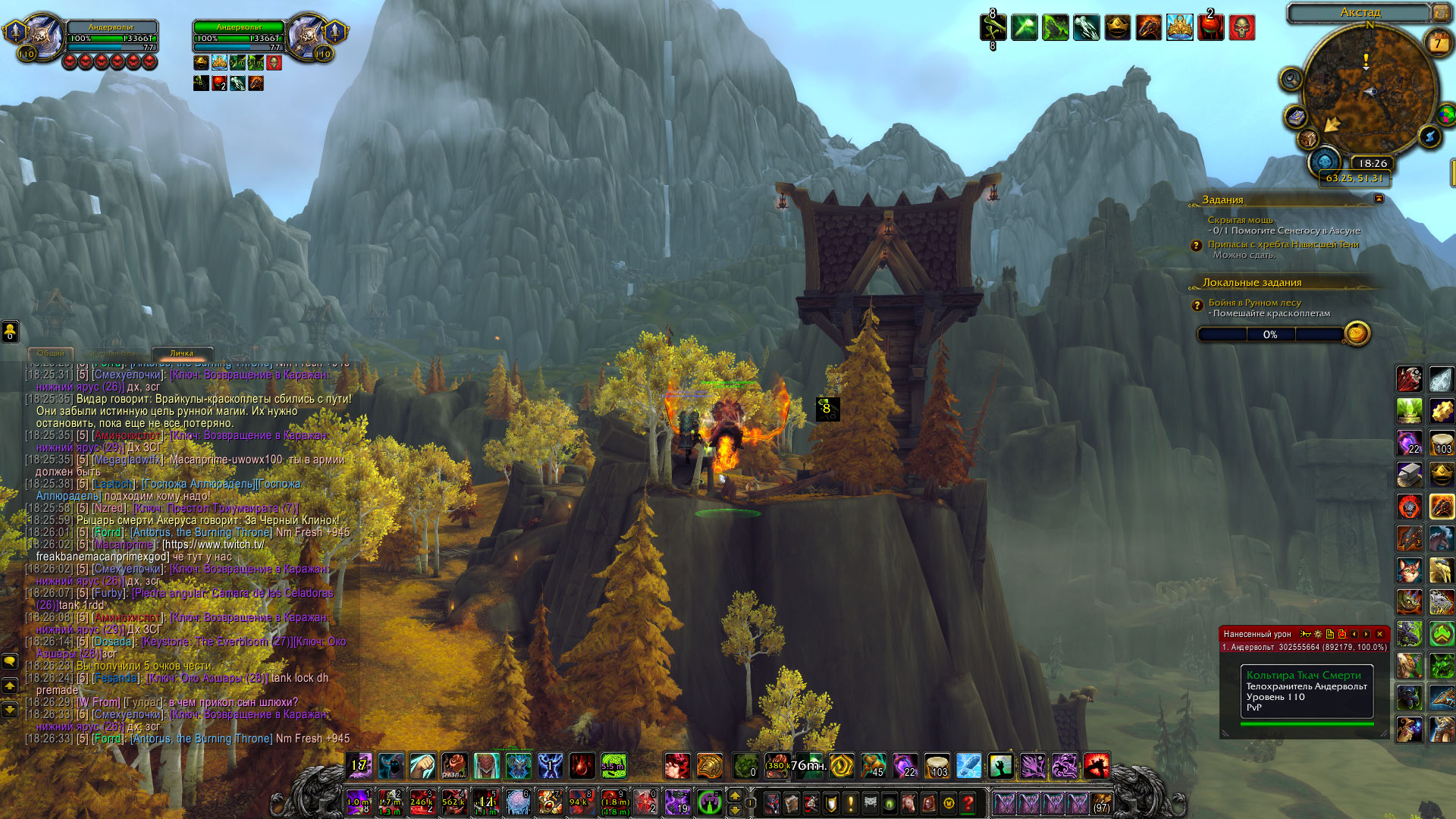1456x819 pixels.
Task: Click the yellow exclamation quest log button
Action: [x=851, y=802]
